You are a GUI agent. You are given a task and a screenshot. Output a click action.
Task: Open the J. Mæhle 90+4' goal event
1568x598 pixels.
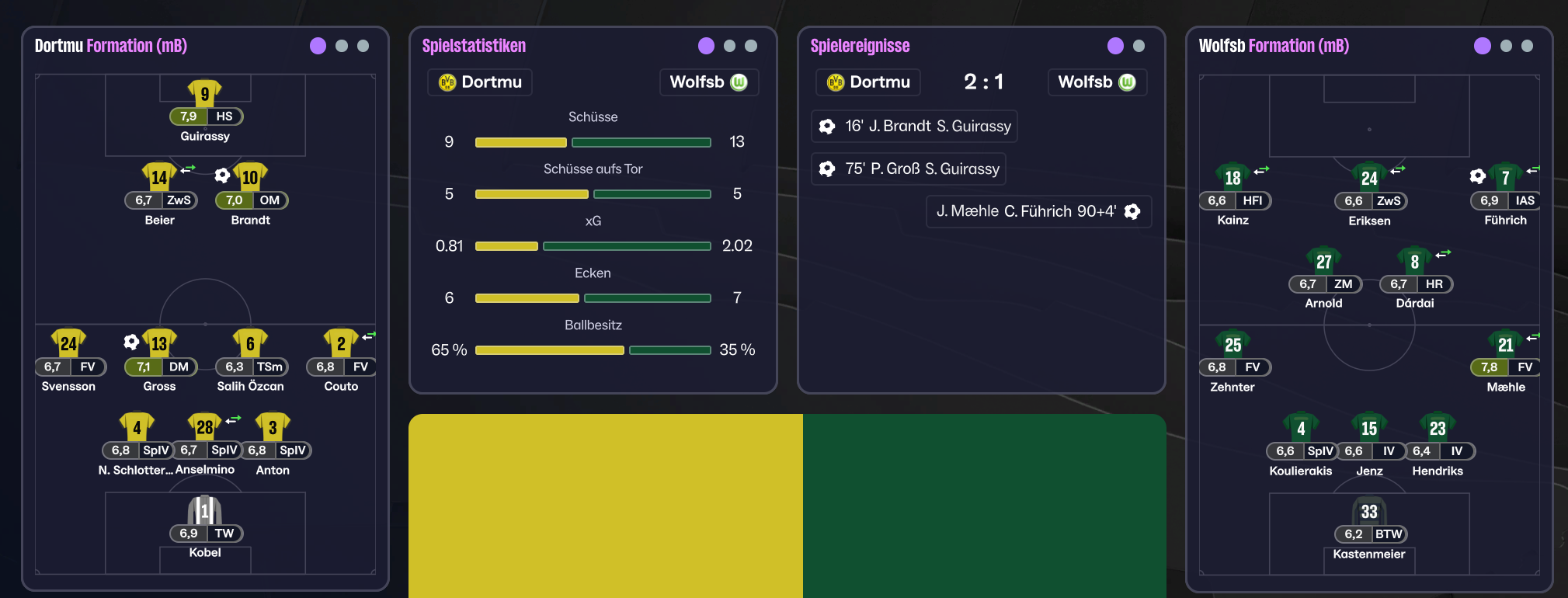(1038, 211)
